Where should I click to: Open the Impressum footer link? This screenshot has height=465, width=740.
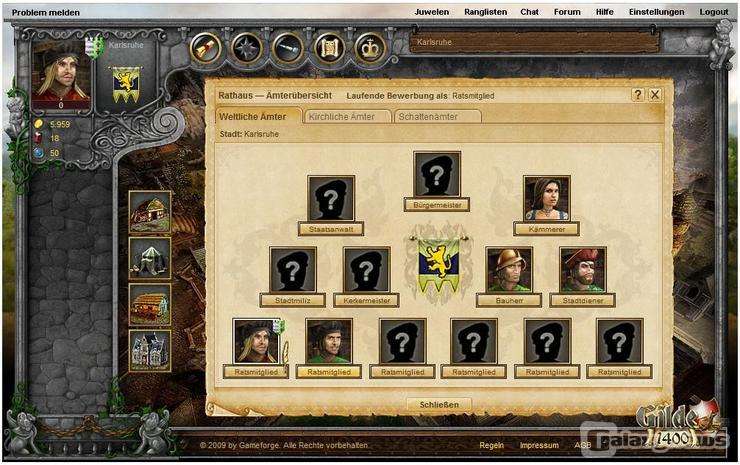click(x=539, y=445)
